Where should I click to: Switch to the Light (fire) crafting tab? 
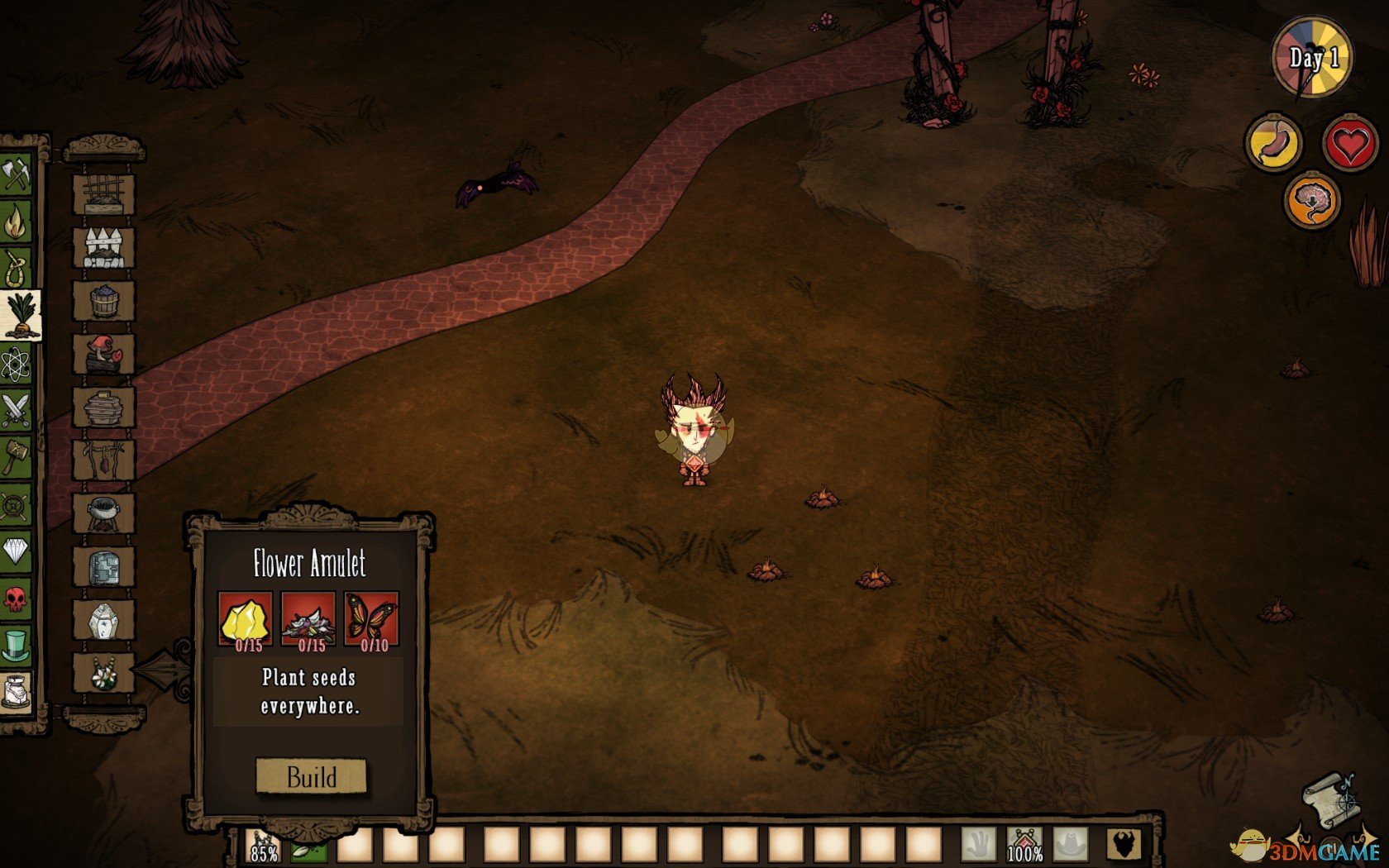(15, 221)
